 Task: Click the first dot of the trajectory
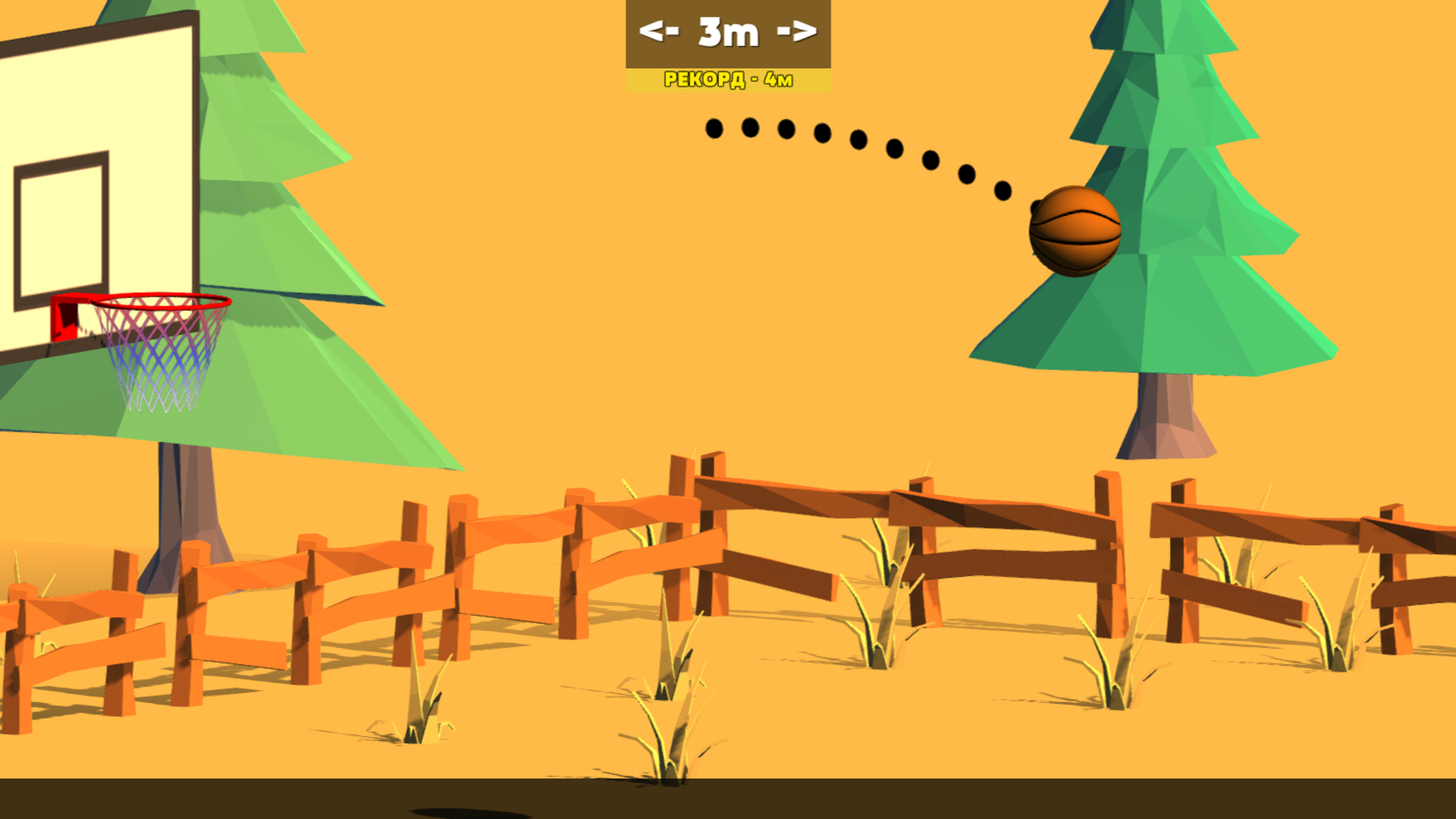(x=713, y=129)
